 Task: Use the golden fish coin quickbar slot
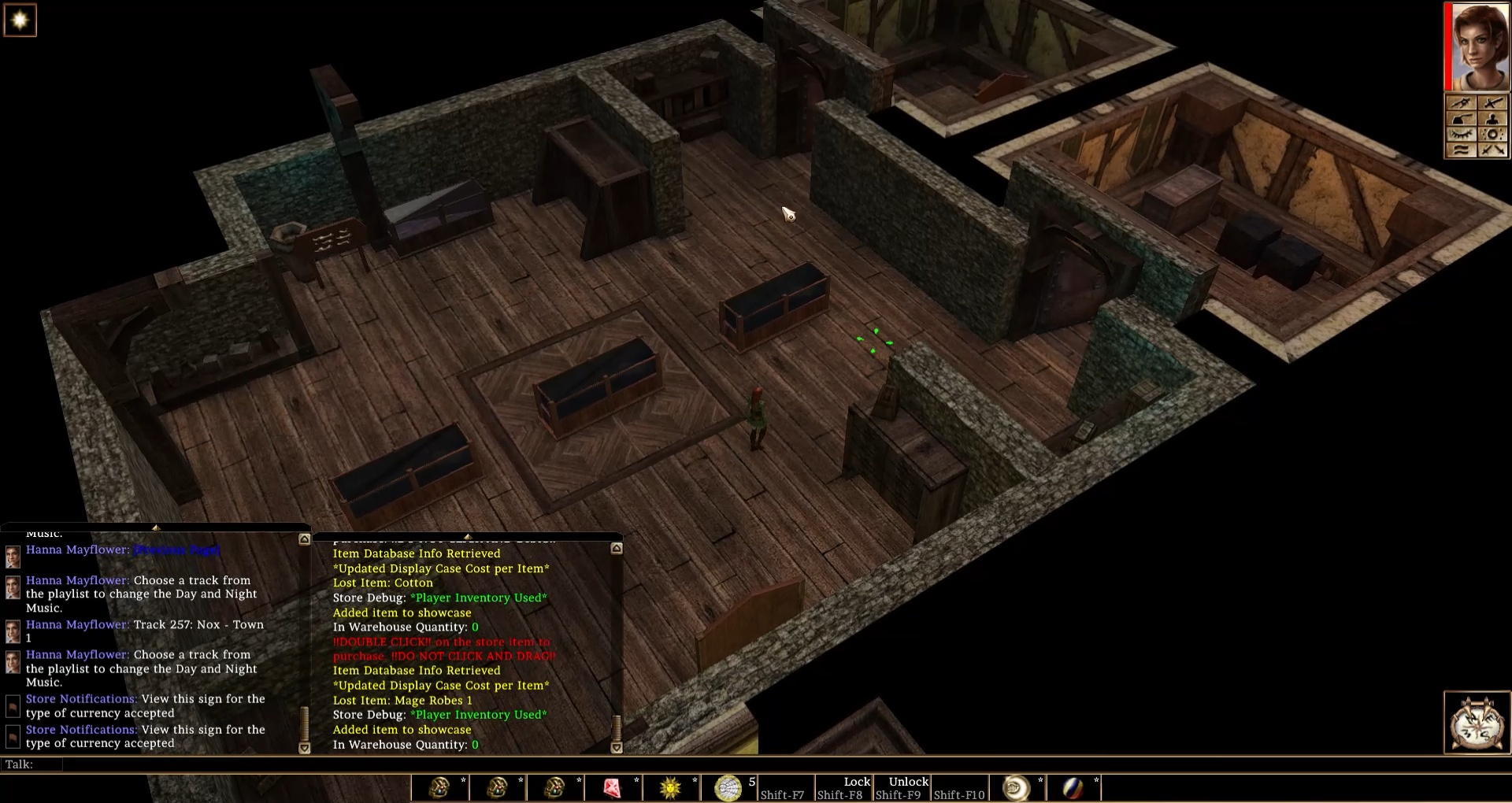(x=1015, y=787)
